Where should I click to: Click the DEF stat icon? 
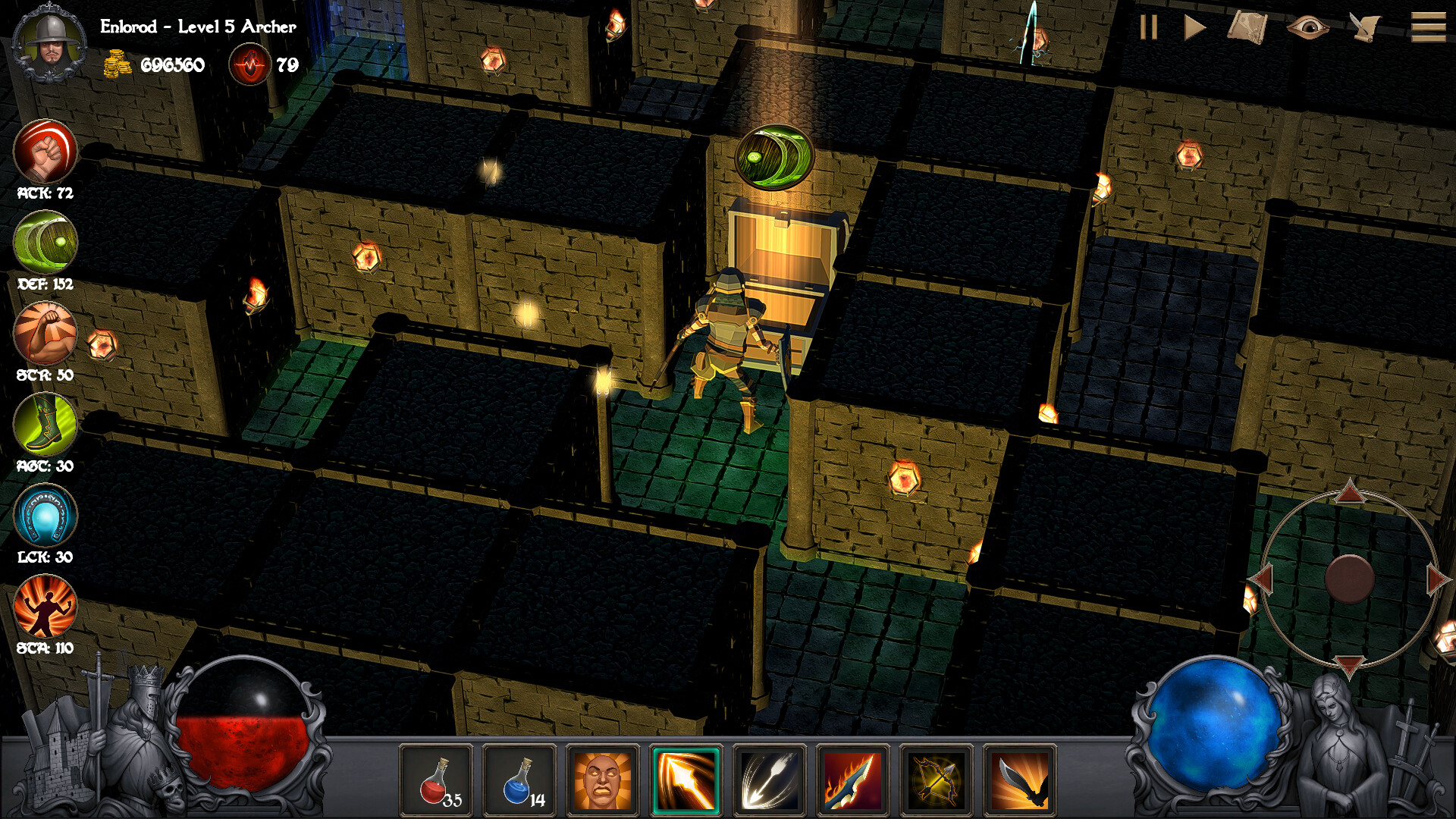[45, 241]
